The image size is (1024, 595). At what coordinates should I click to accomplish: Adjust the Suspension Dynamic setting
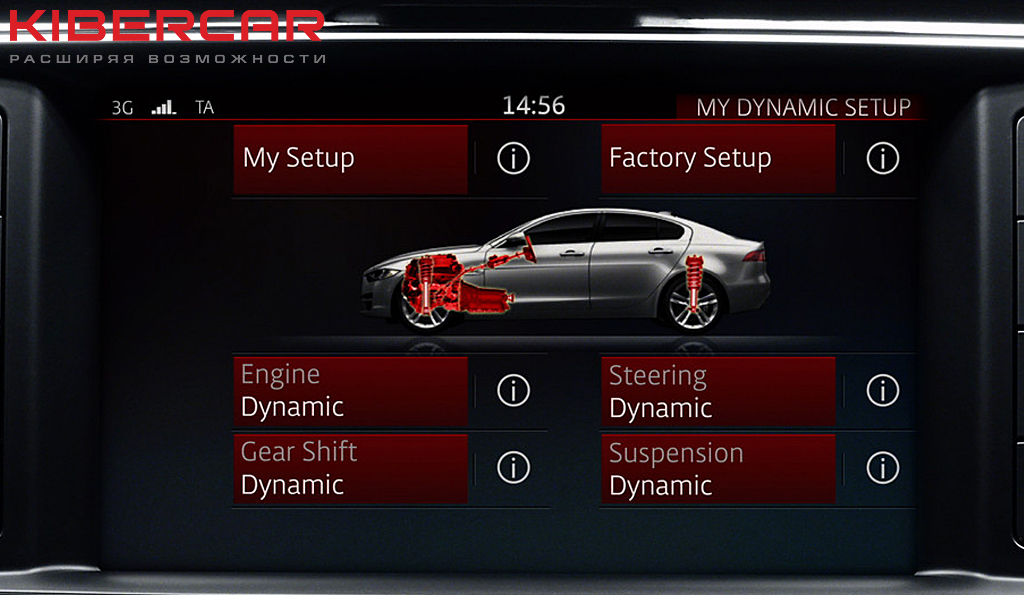click(x=718, y=469)
